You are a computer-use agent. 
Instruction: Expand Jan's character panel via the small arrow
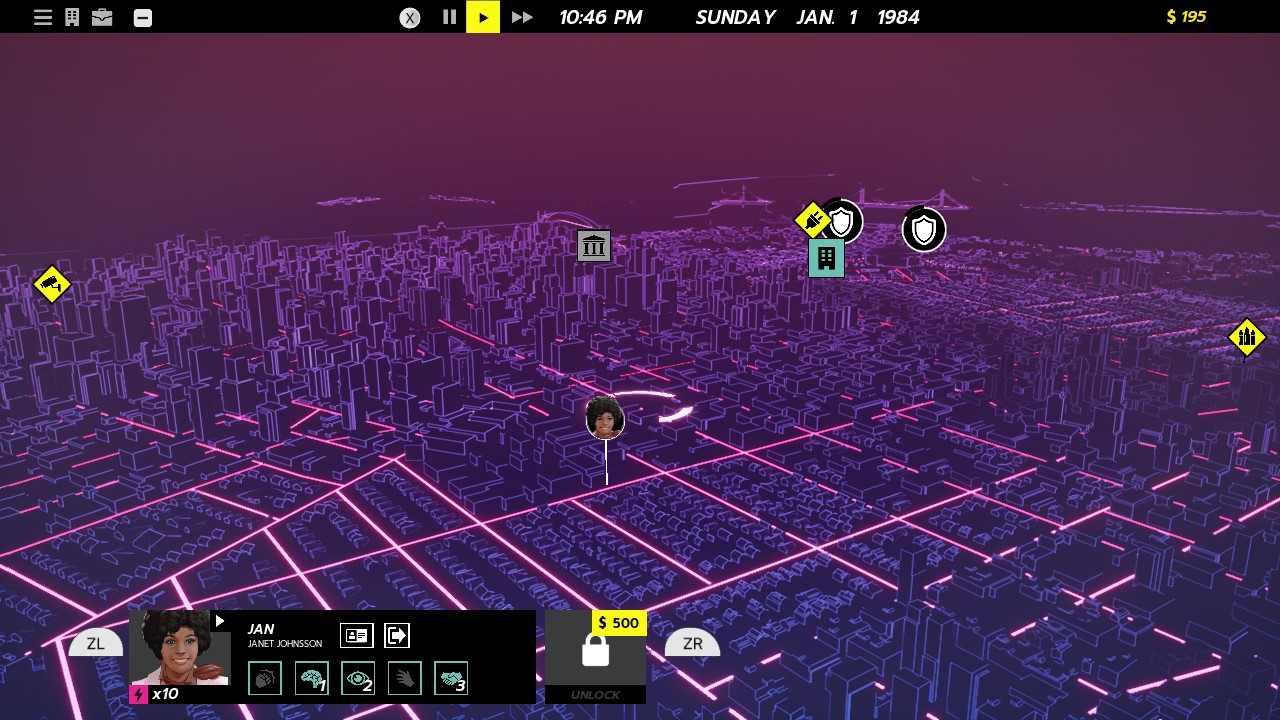click(x=219, y=620)
